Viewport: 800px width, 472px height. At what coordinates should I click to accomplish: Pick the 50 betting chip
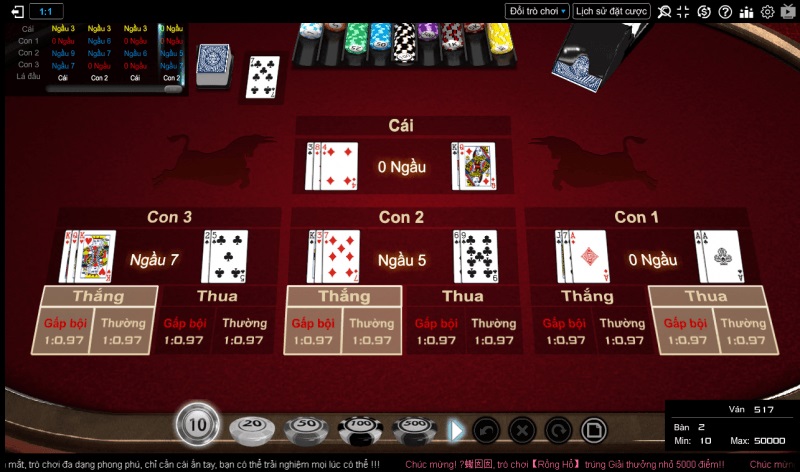[x=305, y=428]
